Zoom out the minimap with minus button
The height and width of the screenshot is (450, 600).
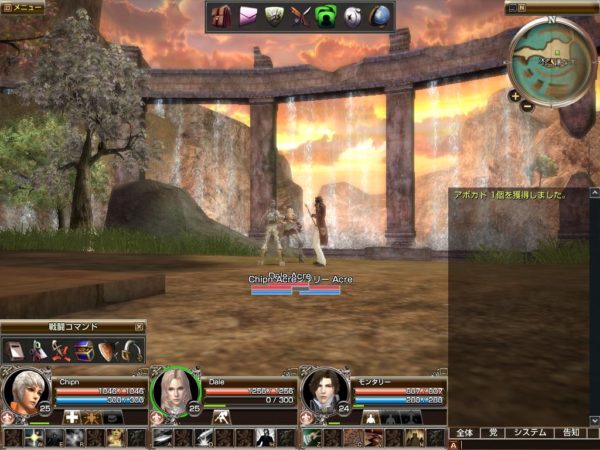[527, 105]
